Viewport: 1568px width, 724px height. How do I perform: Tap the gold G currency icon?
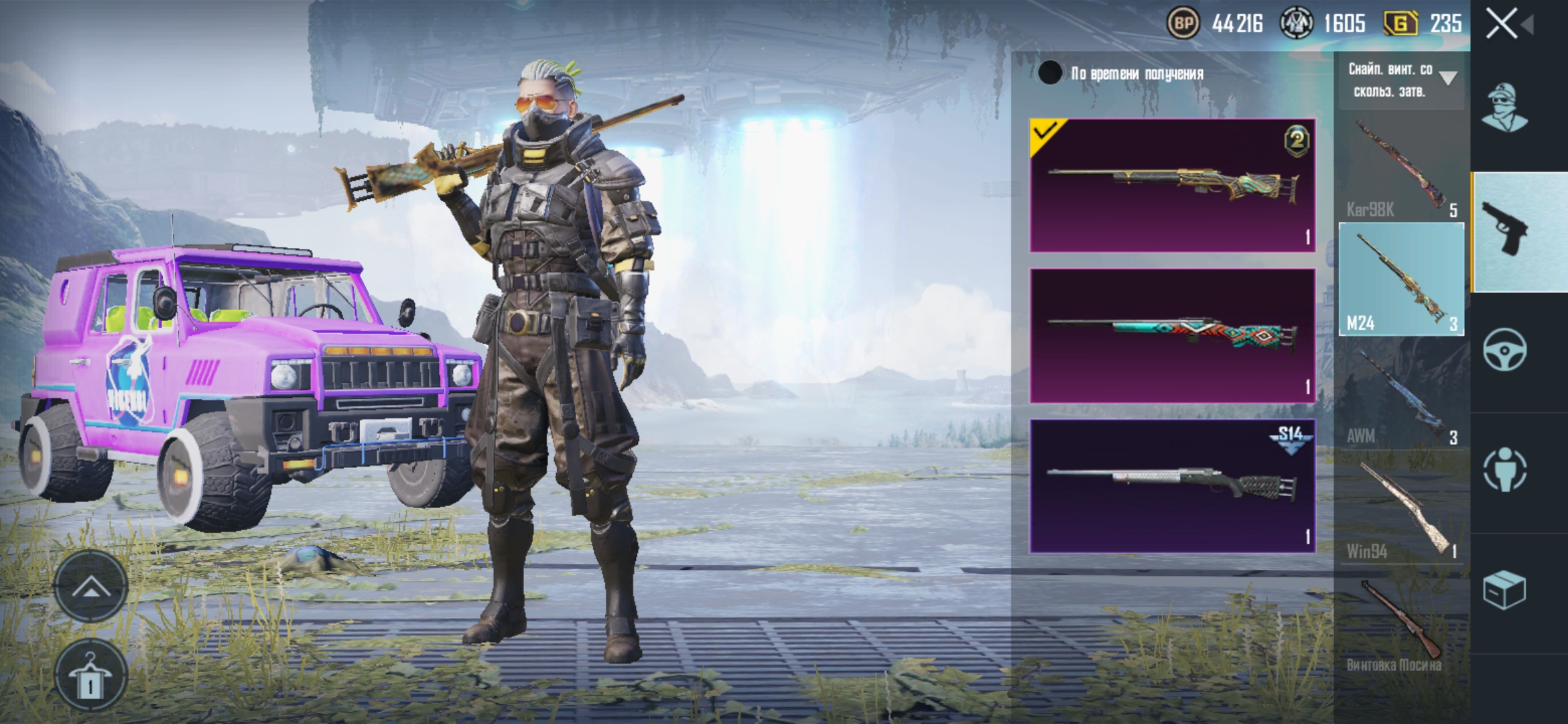point(1400,24)
